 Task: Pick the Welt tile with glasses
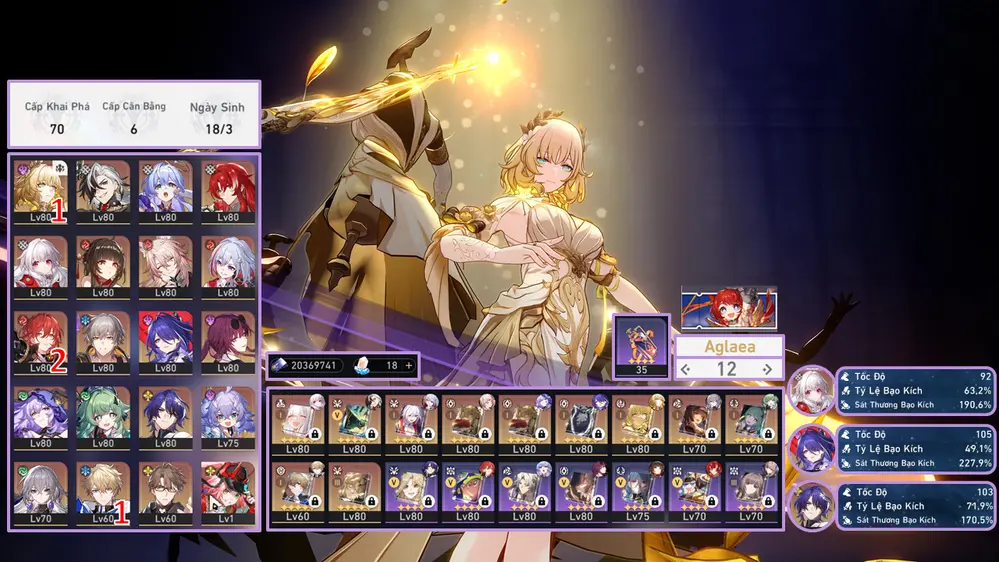(x=166, y=490)
